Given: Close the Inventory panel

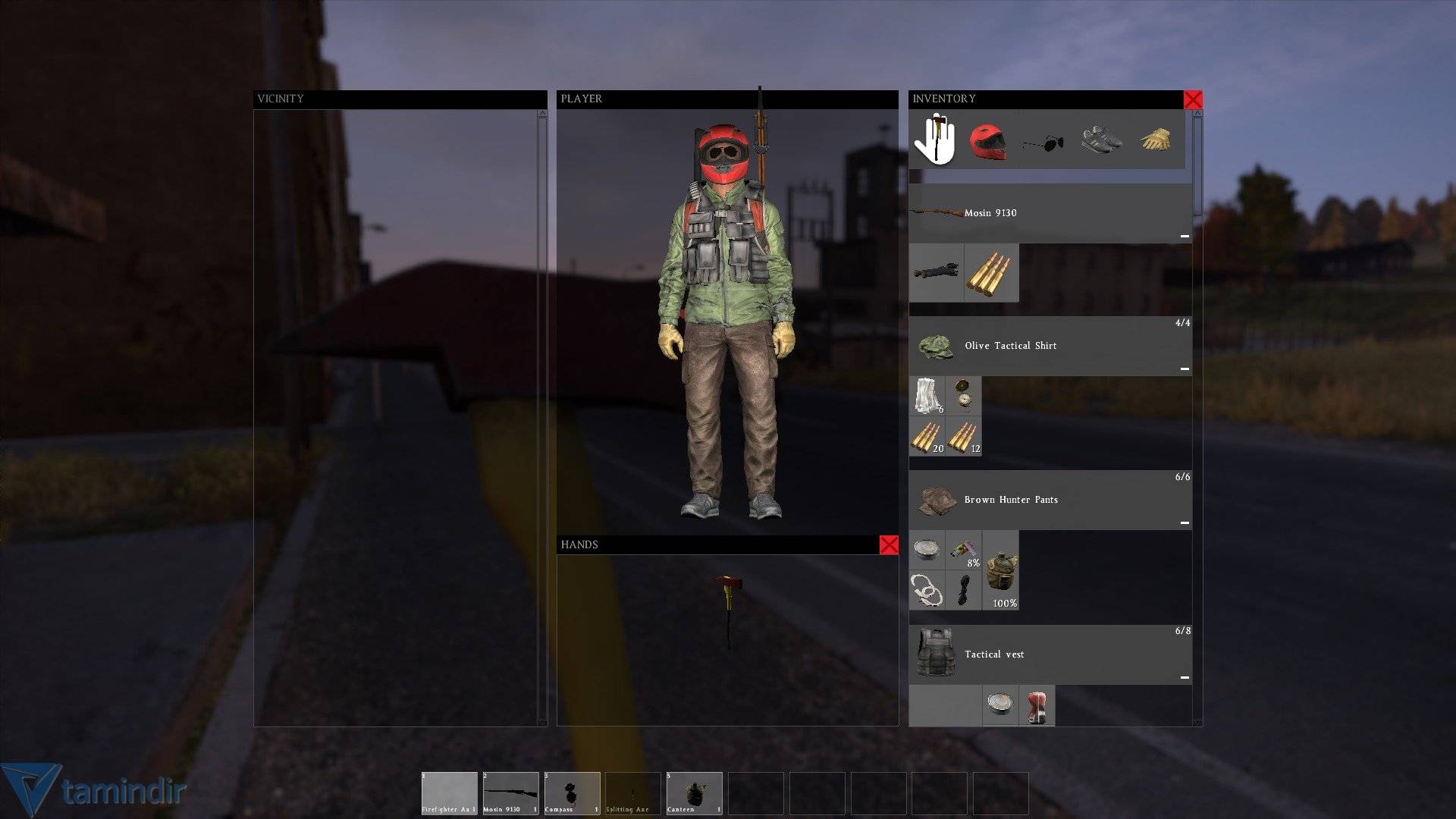Looking at the screenshot, I should click(x=1193, y=99).
